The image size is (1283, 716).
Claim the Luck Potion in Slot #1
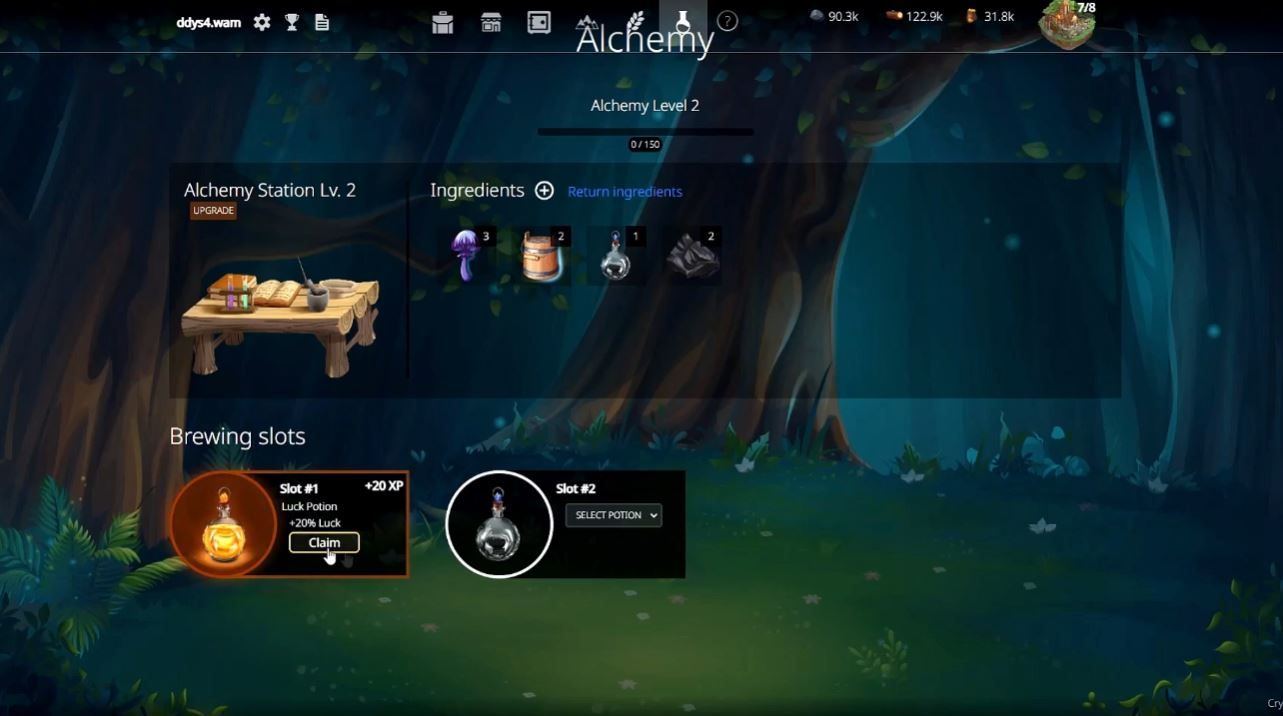tap(323, 543)
